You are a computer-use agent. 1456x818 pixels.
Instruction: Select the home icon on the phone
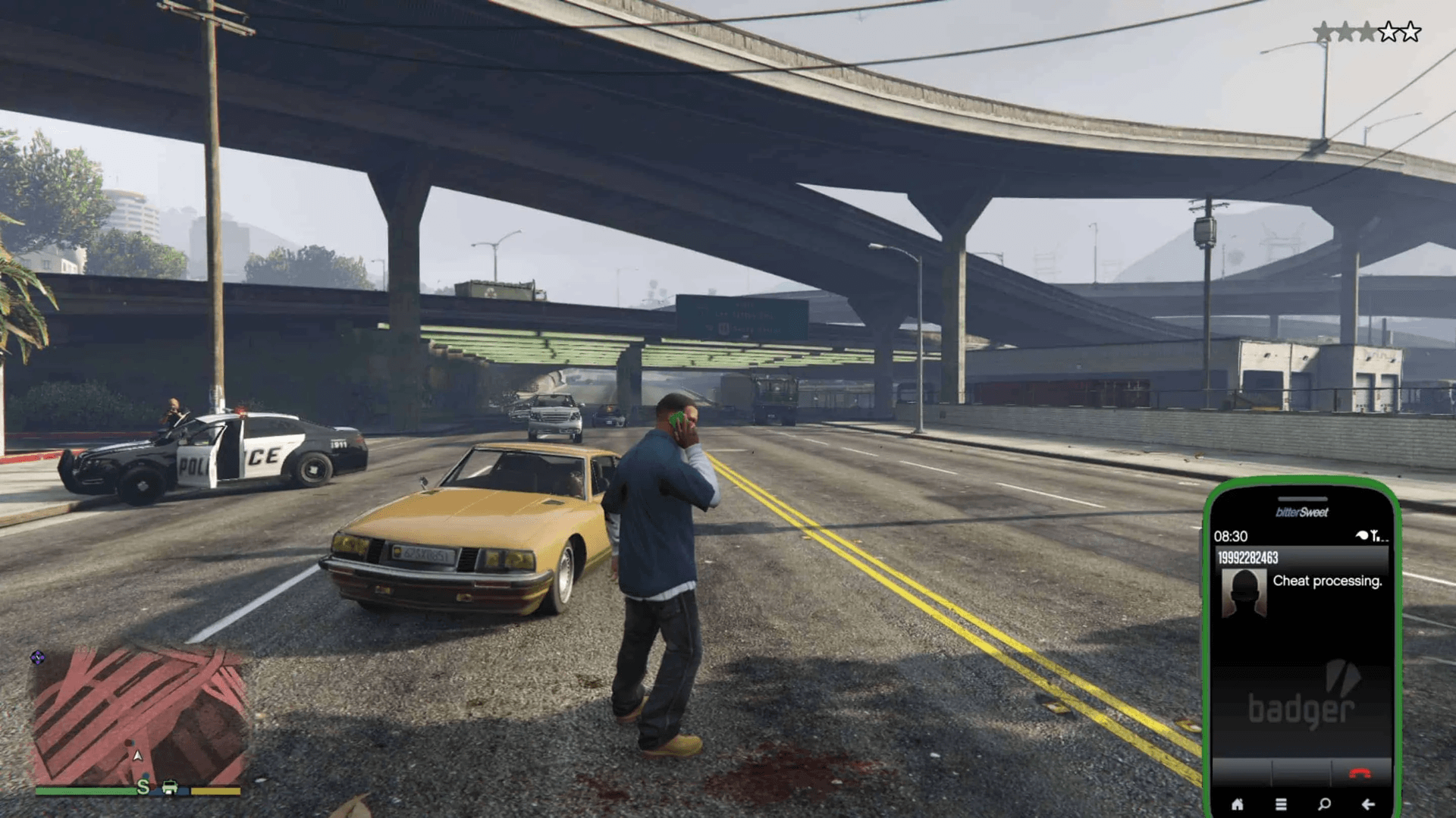1238,803
